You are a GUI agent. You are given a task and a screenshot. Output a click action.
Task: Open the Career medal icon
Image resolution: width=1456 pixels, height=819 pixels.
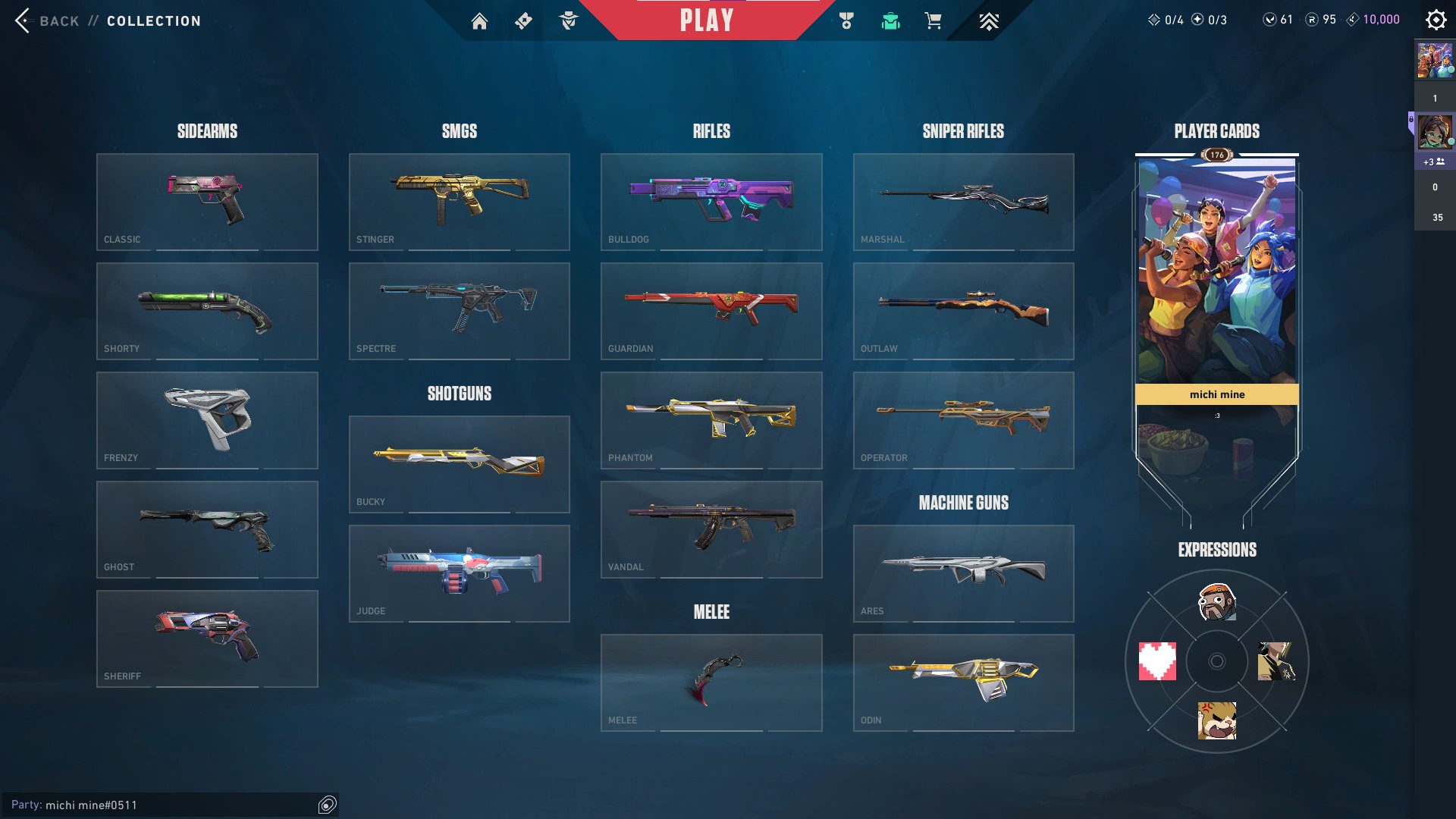(x=847, y=21)
